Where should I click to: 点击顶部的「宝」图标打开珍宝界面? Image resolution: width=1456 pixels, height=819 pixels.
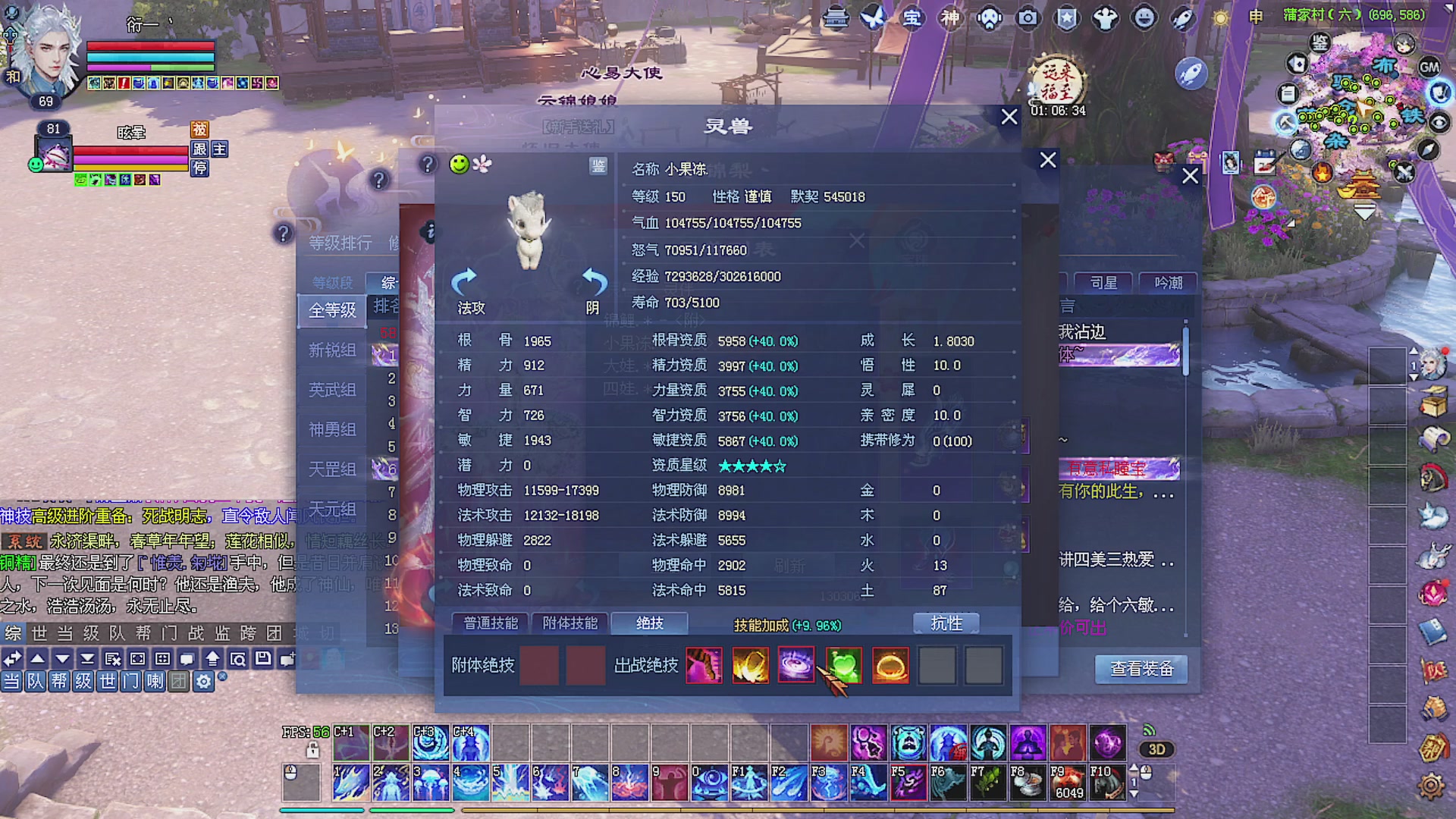tap(914, 17)
